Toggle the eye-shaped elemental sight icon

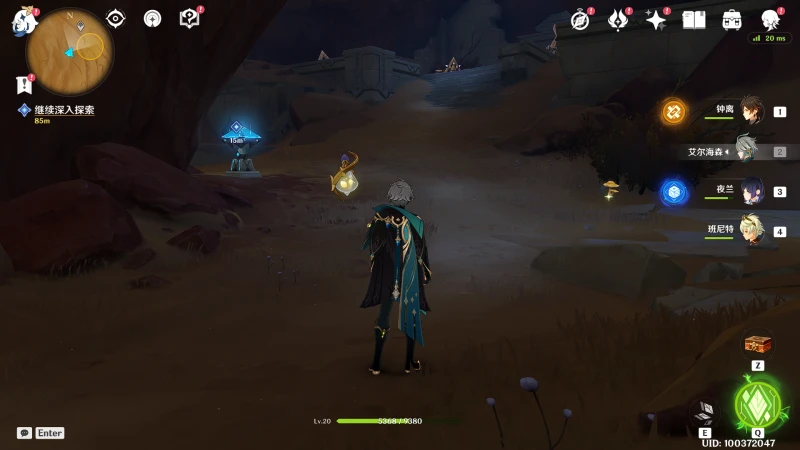click(116, 18)
